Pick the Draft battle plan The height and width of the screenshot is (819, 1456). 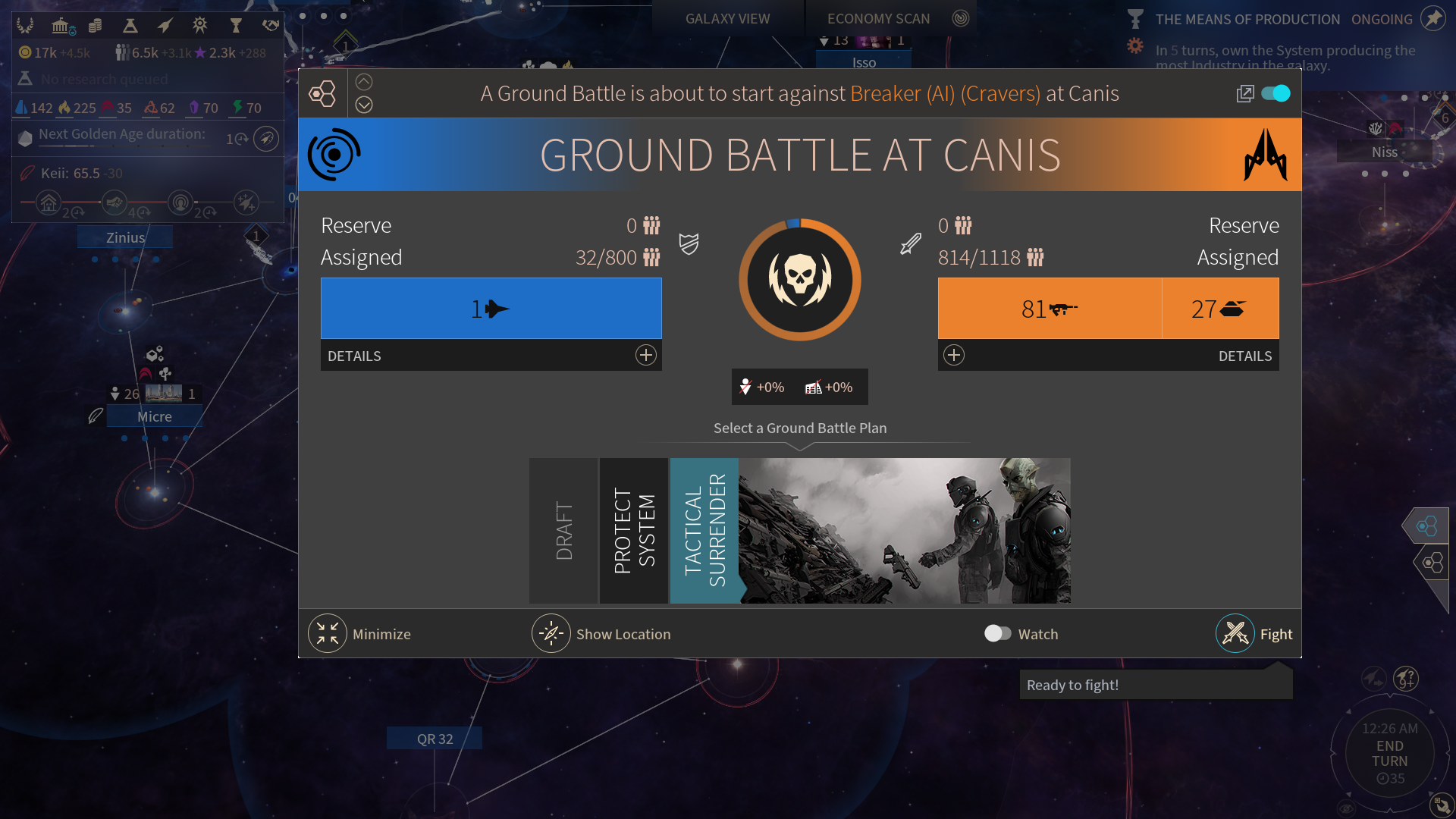point(563,531)
